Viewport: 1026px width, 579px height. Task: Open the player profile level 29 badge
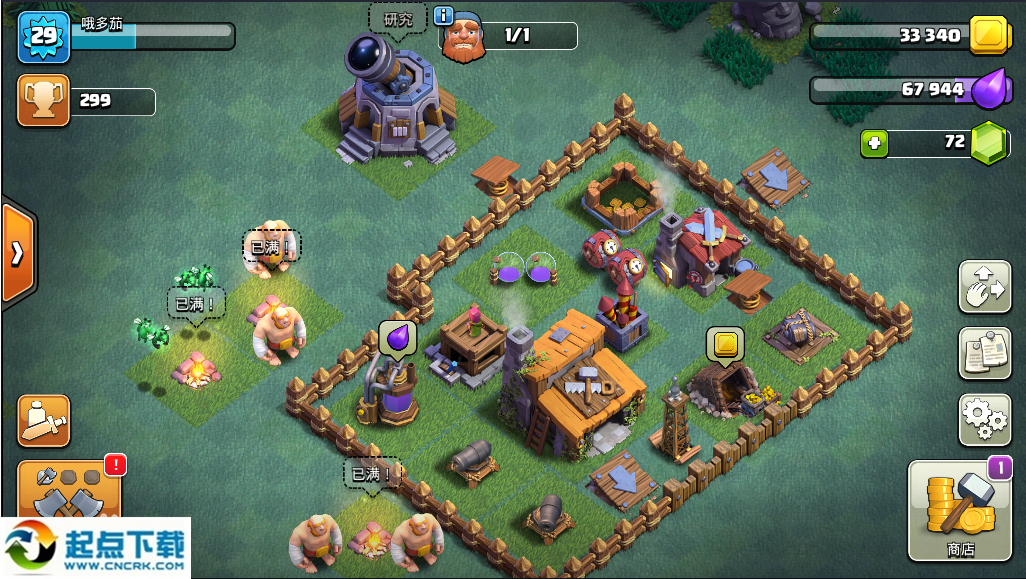(x=43, y=36)
